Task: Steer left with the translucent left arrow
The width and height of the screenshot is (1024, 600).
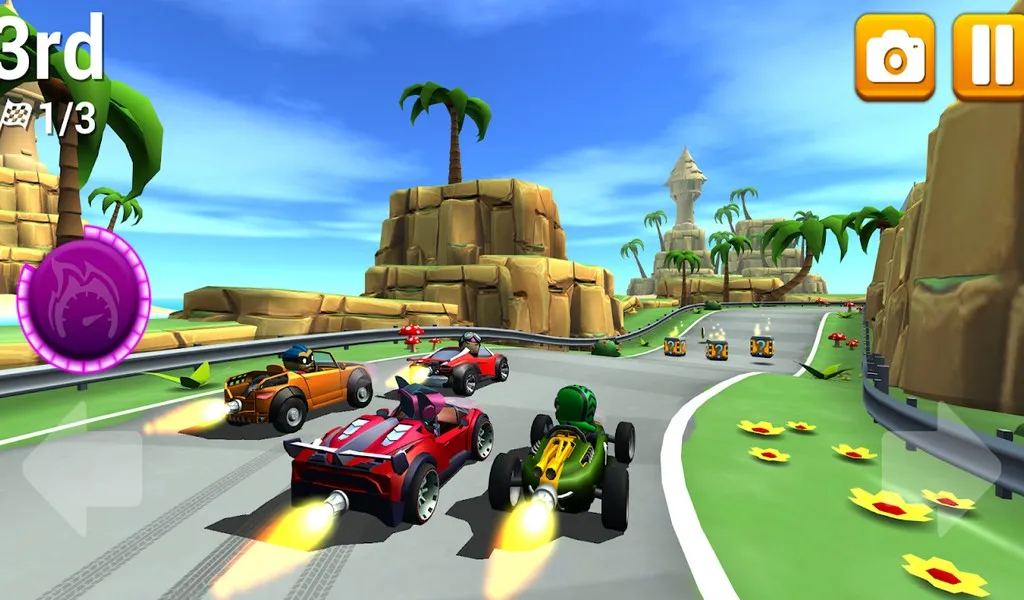Action: click(82, 469)
